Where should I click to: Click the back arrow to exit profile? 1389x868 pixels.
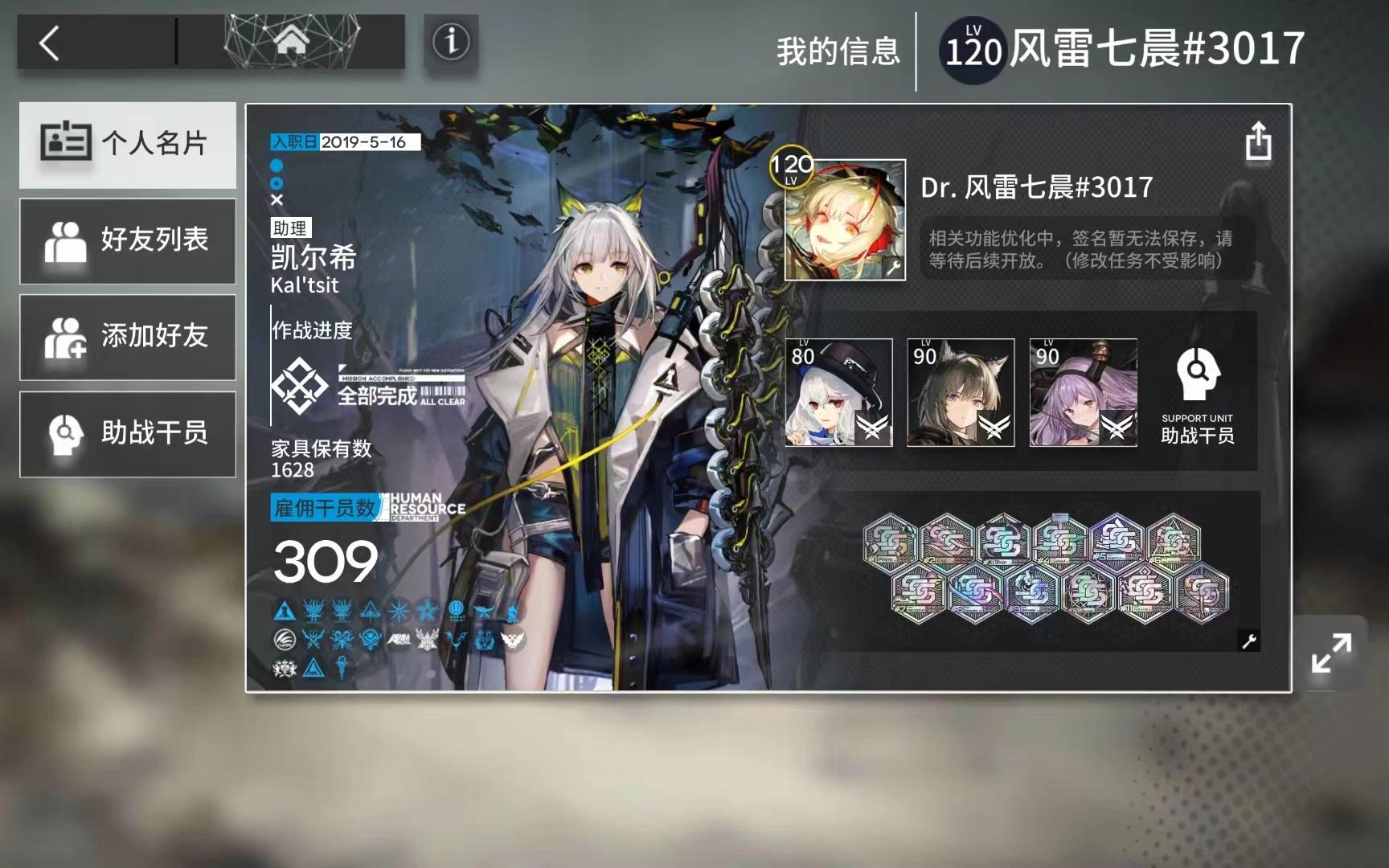48,44
